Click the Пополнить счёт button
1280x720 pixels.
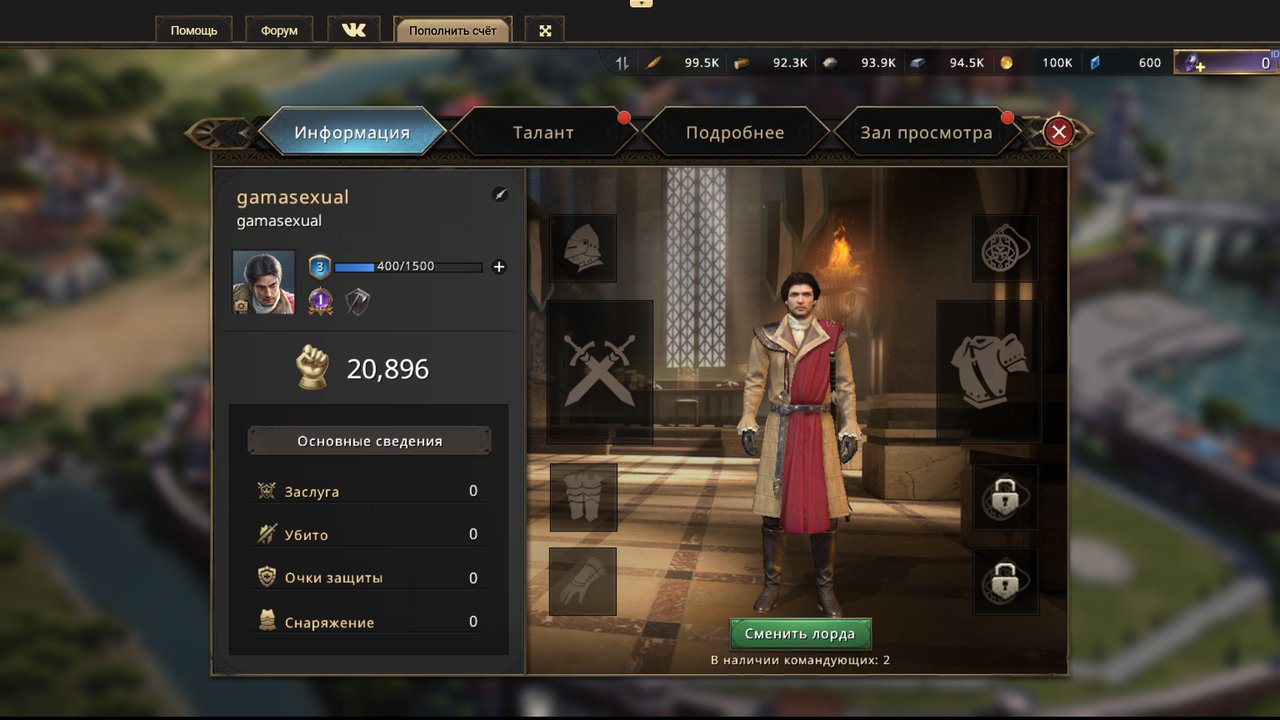(452, 30)
